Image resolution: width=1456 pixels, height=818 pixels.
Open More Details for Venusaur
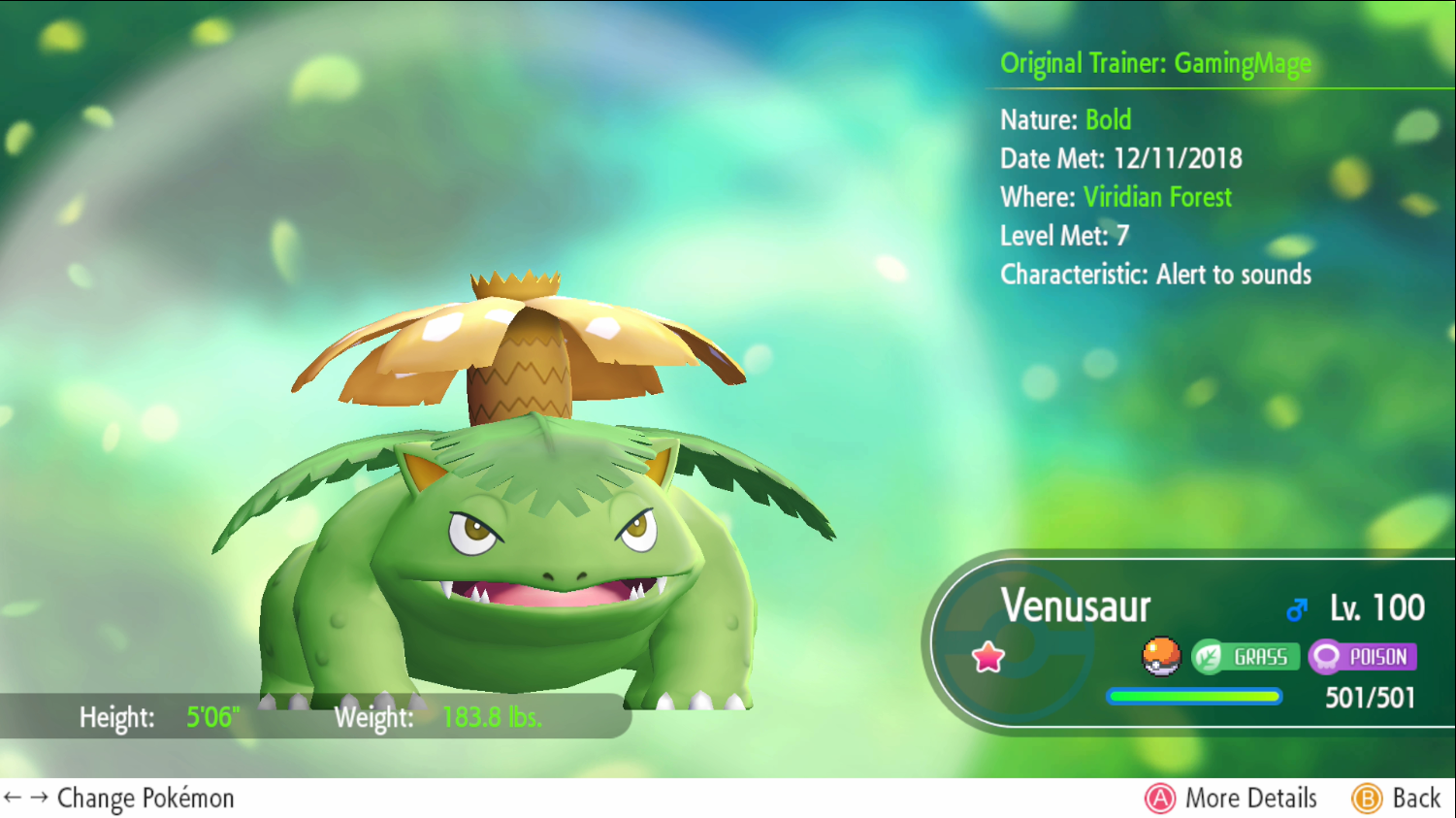tap(1231, 798)
